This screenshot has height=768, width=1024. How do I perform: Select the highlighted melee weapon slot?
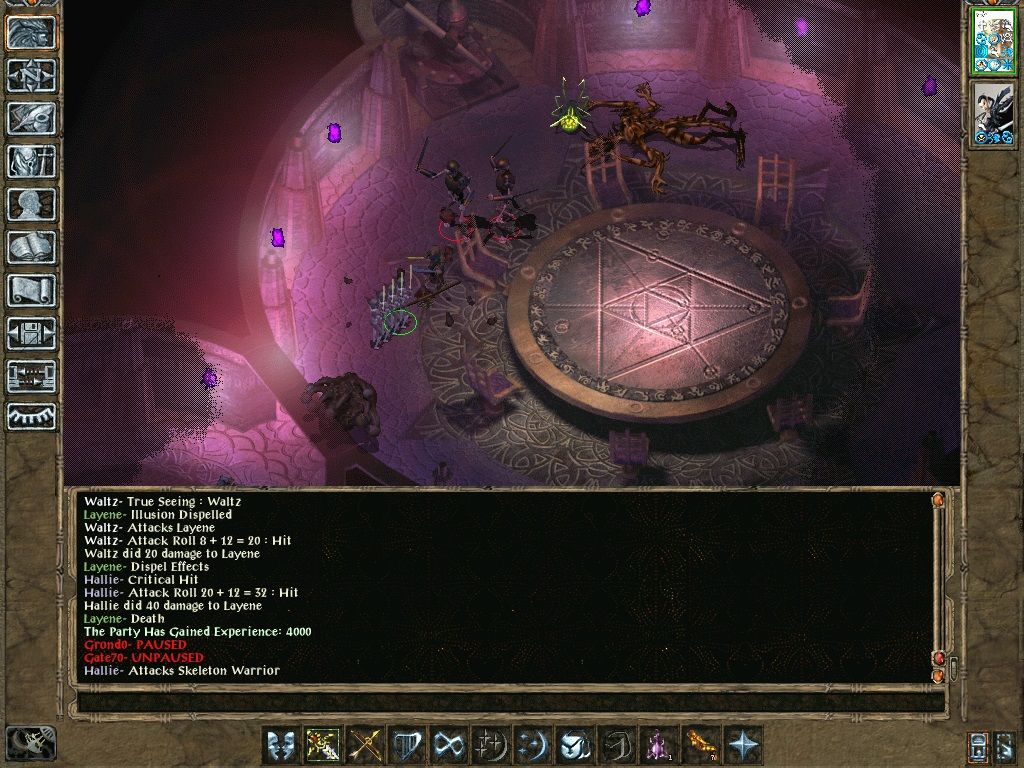pos(323,746)
